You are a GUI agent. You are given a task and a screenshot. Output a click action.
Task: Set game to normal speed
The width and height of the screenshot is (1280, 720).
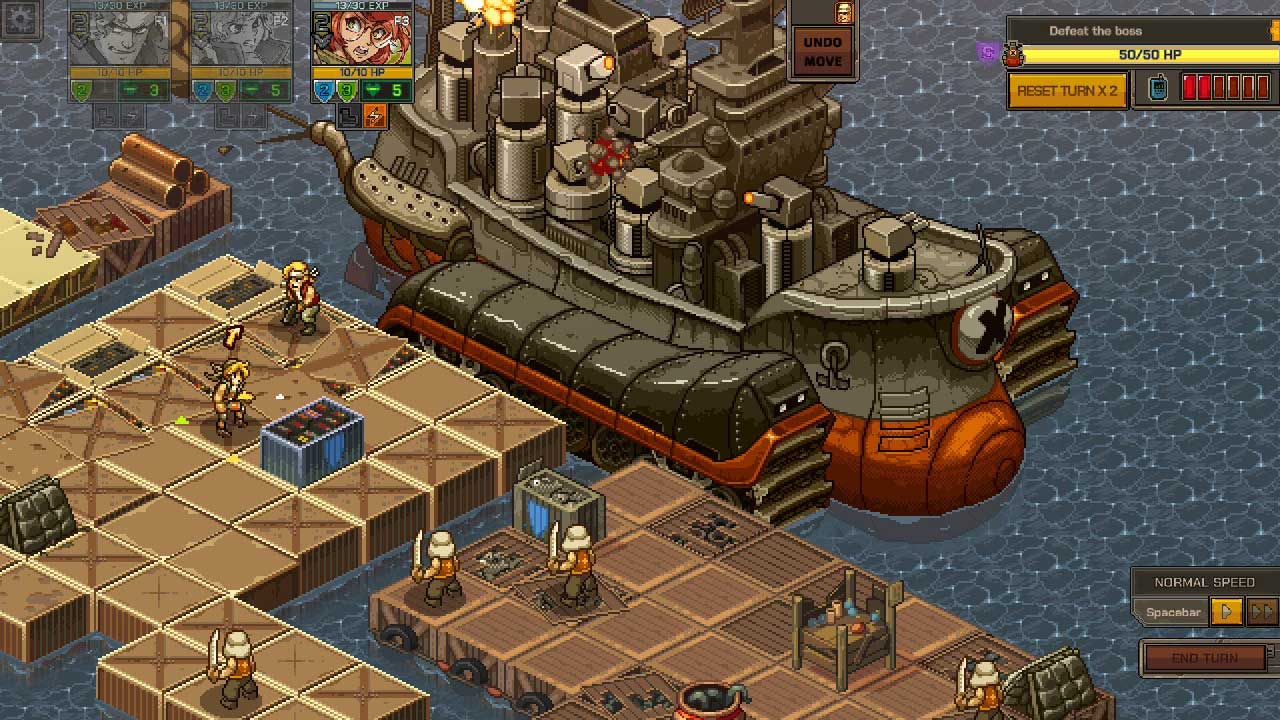[1227, 611]
